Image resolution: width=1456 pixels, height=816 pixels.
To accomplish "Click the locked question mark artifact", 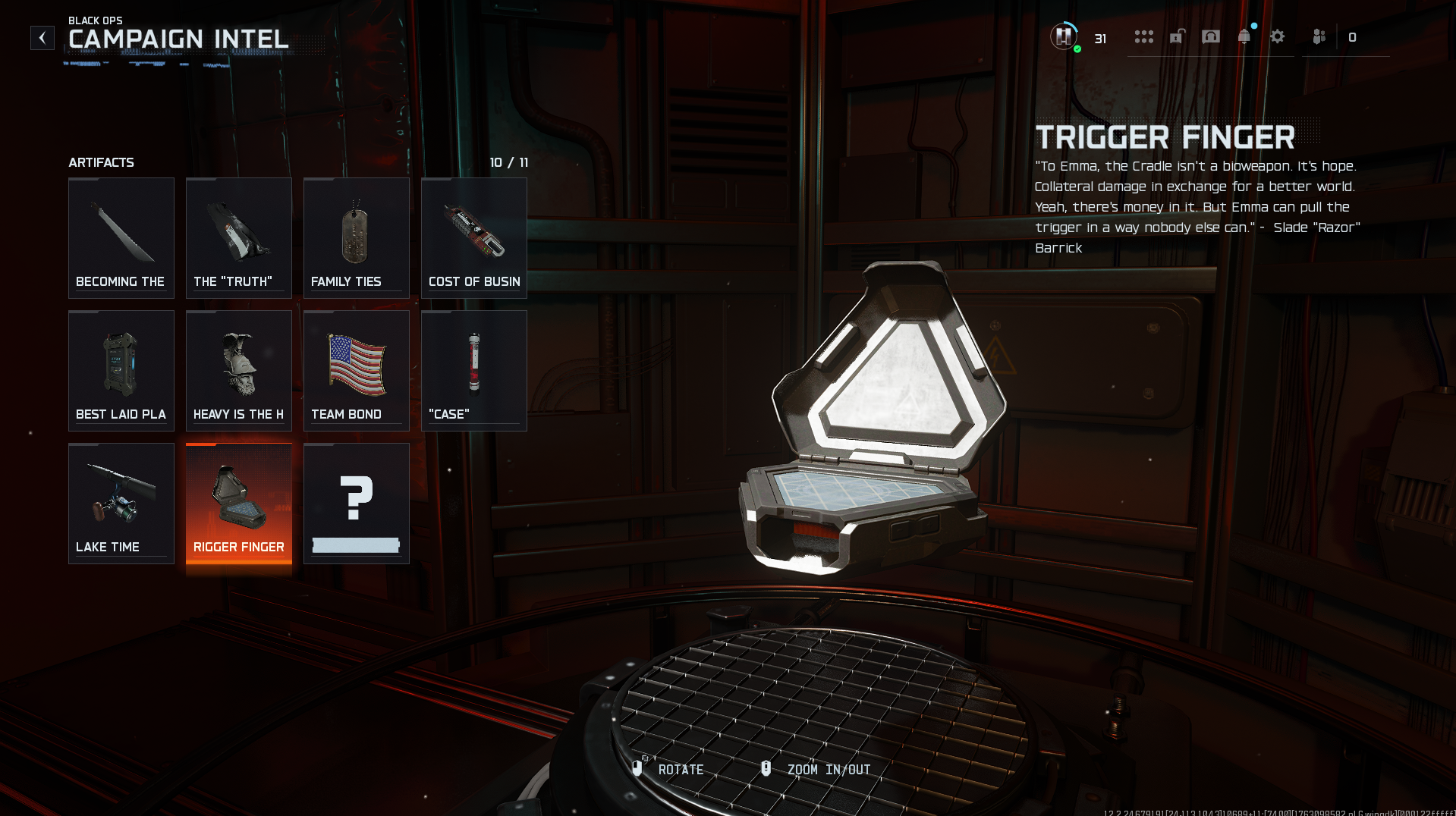I will point(357,504).
